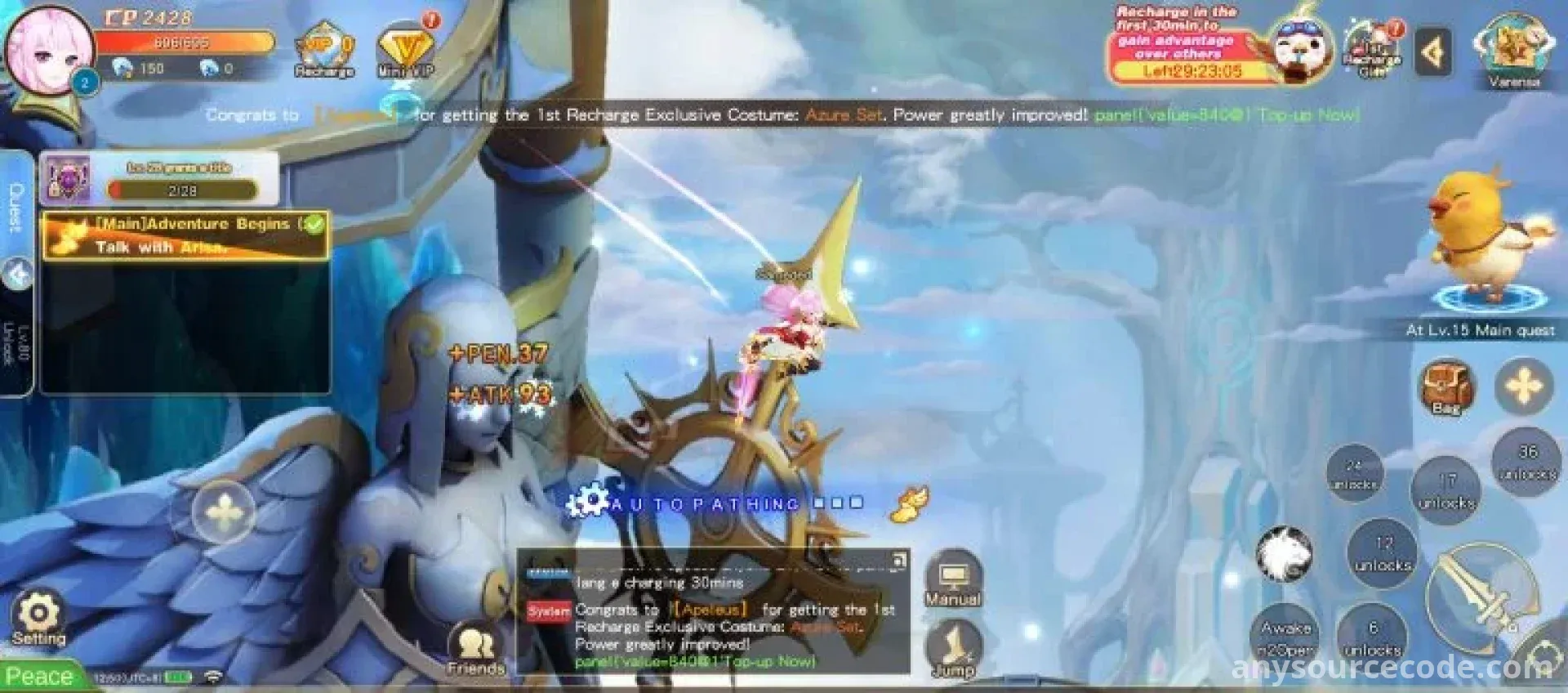
Task: Activate the Jump button
Action: click(954, 649)
